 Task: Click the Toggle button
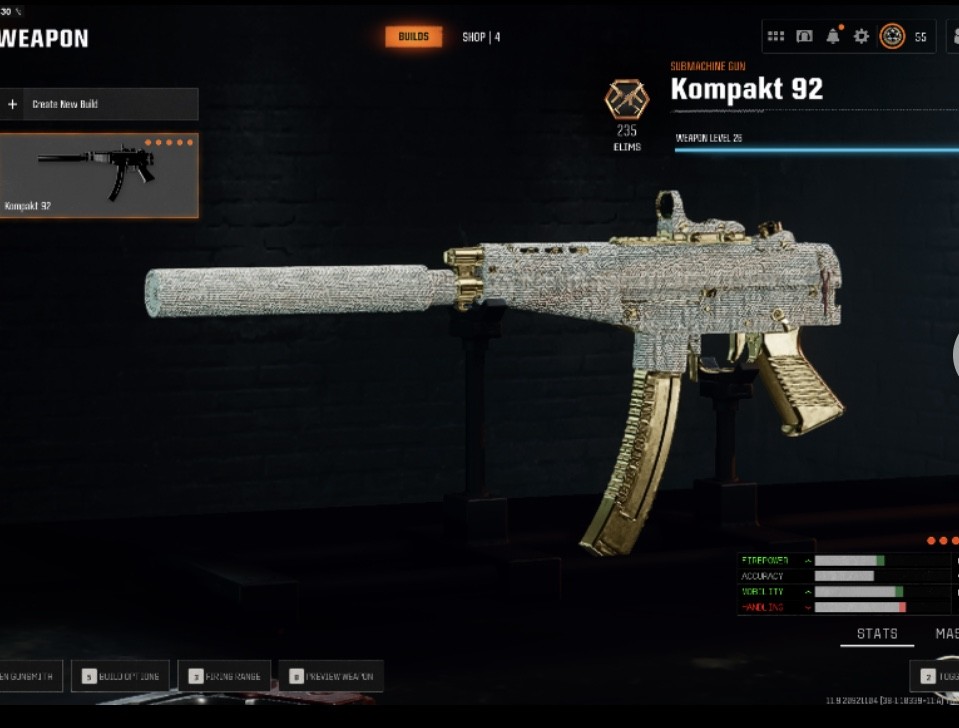[937, 677]
